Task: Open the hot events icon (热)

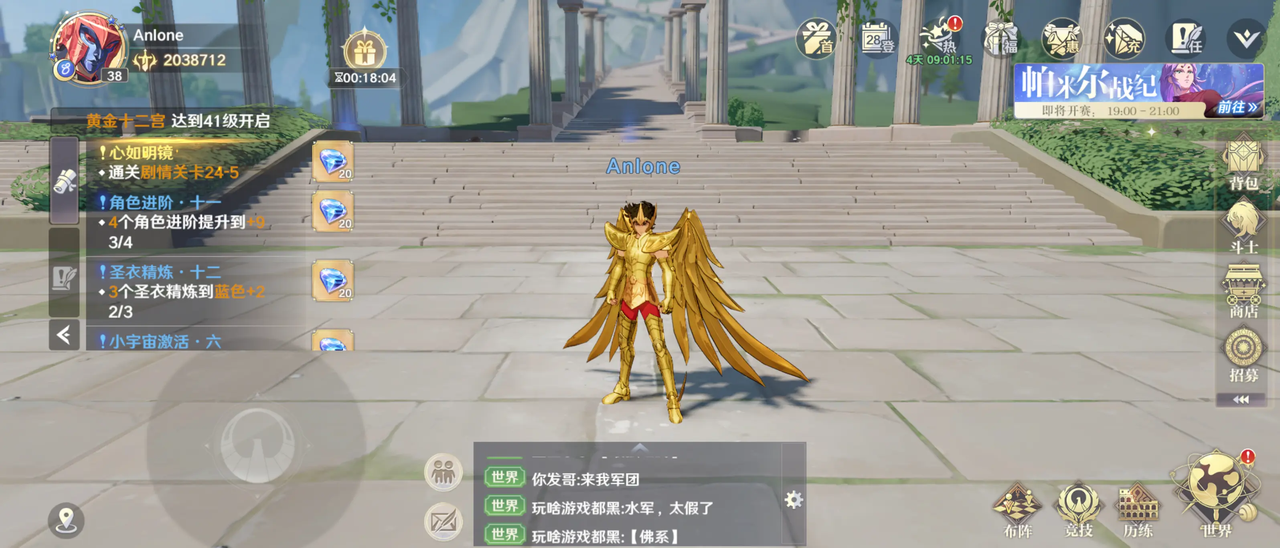Action: (938, 40)
